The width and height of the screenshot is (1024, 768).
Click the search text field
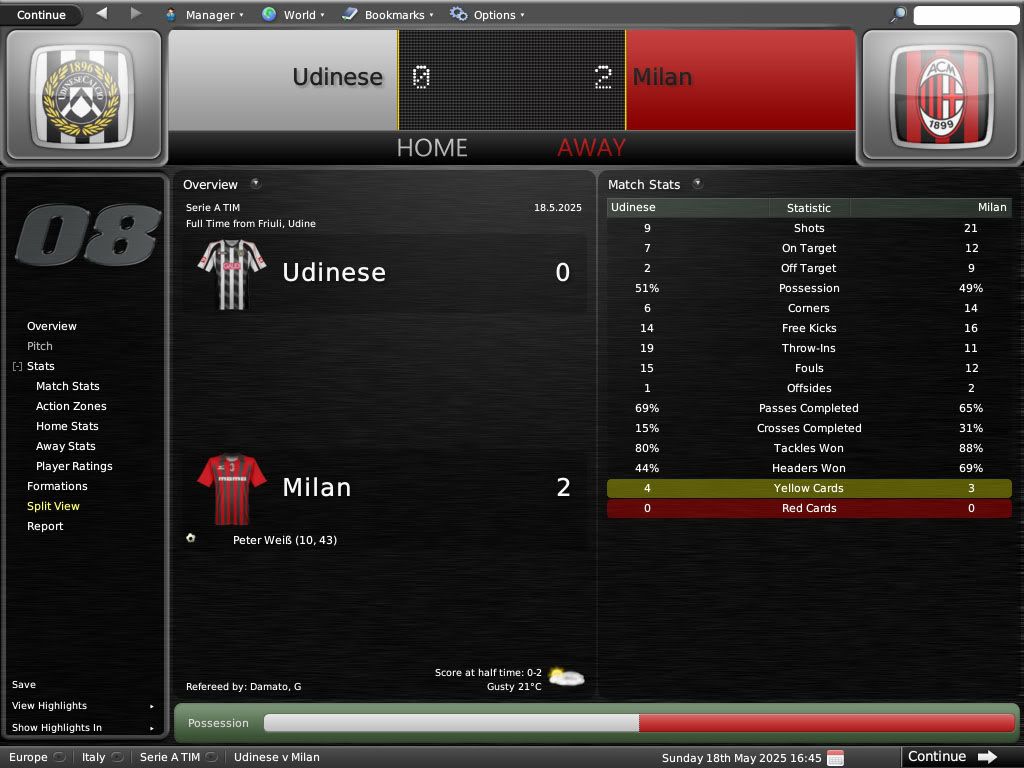pyautogui.click(x=965, y=15)
